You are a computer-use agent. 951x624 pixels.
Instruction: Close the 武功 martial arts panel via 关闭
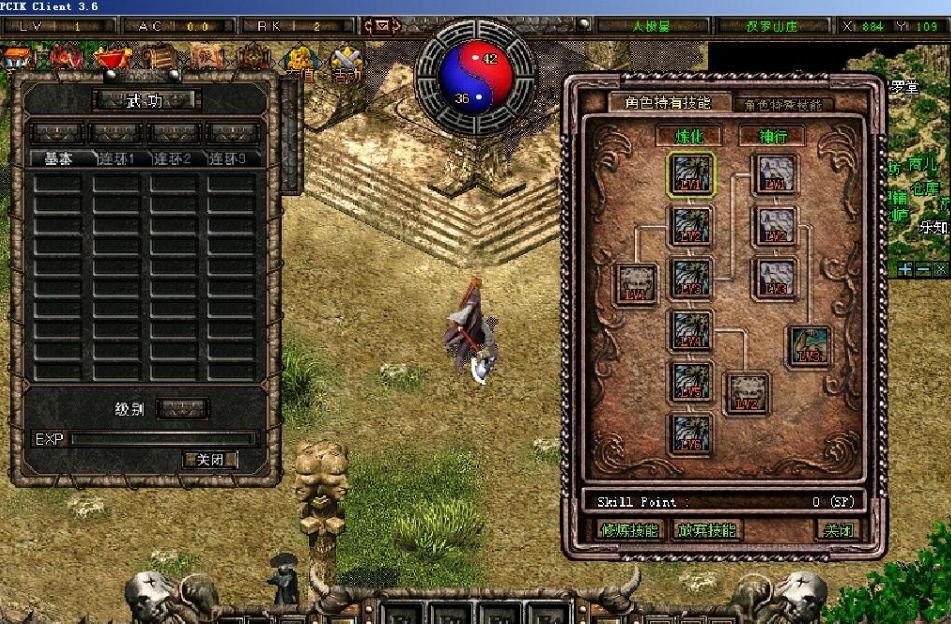[x=210, y=460]
